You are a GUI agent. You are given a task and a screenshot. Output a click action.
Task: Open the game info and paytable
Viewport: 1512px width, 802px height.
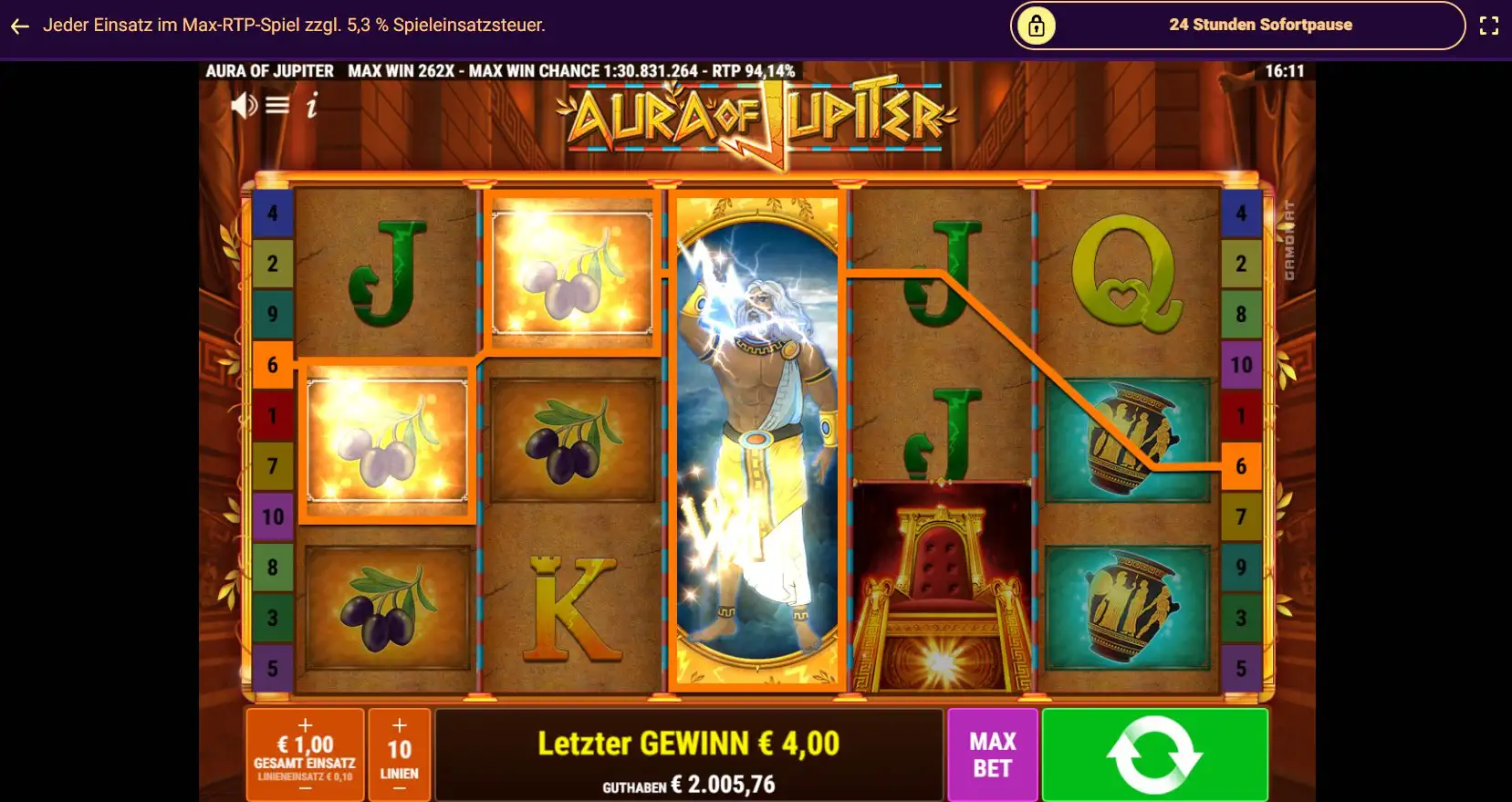pyautogui.click(x=311, y=105)
